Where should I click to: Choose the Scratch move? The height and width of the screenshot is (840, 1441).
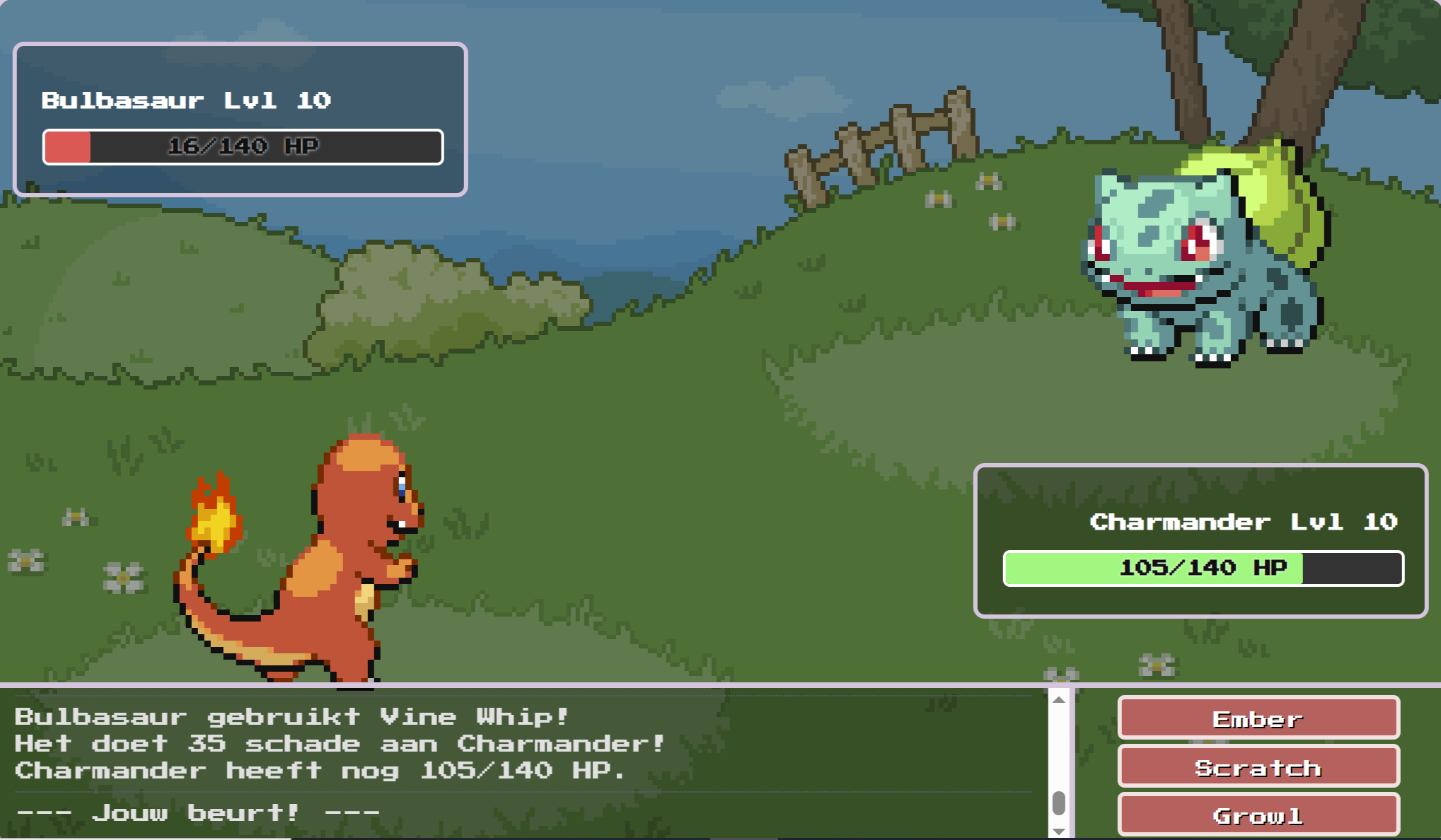(x=1258, y=767)
